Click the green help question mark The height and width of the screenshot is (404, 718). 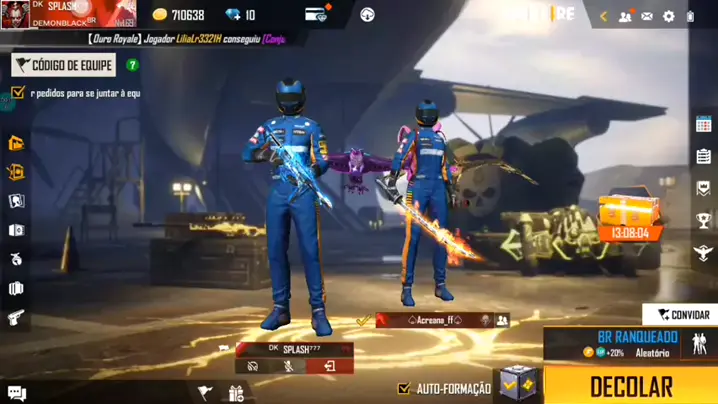[x=132, y=65]
